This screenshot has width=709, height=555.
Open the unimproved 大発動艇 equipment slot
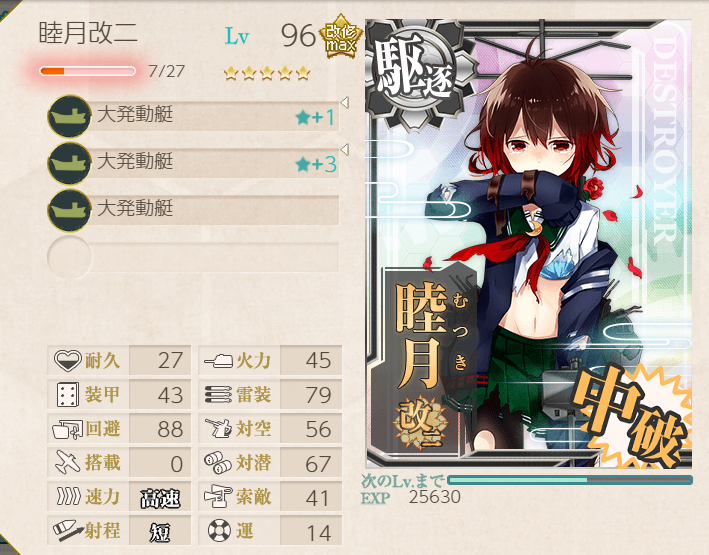coord(195,209)
